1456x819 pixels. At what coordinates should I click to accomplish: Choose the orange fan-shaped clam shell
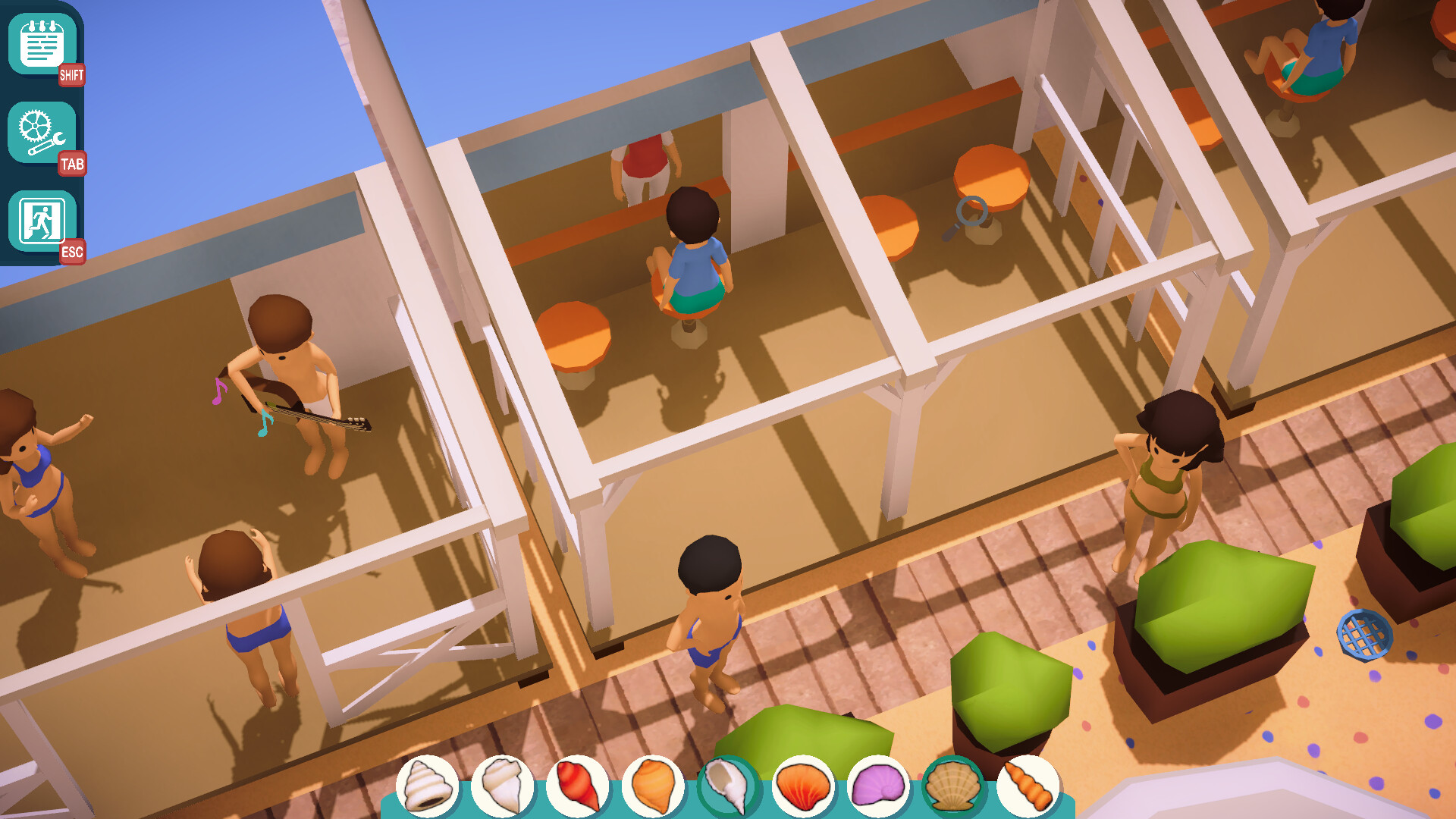802,786
